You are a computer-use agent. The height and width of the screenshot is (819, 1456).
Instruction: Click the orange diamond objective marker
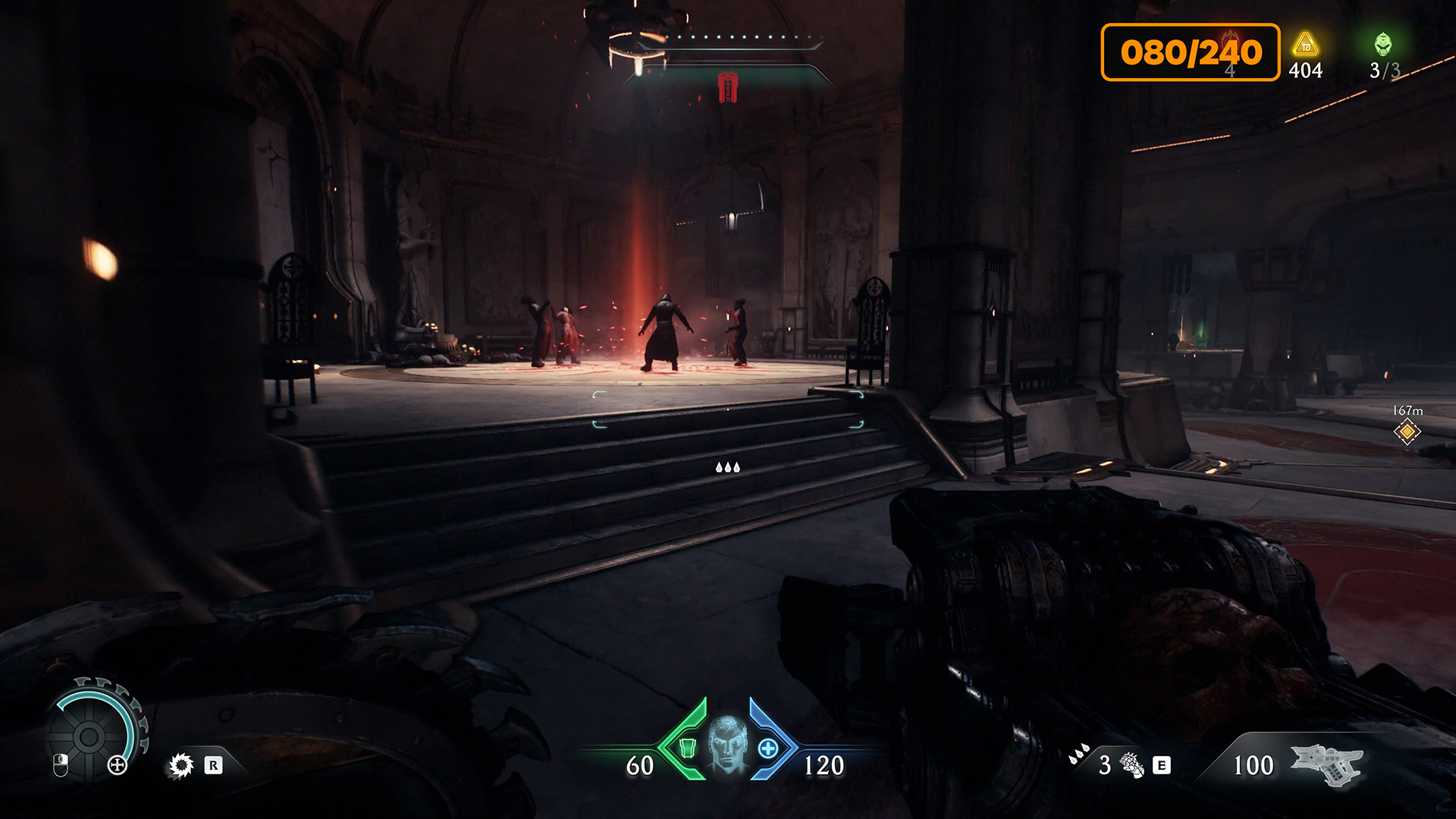pos(1407,432)
